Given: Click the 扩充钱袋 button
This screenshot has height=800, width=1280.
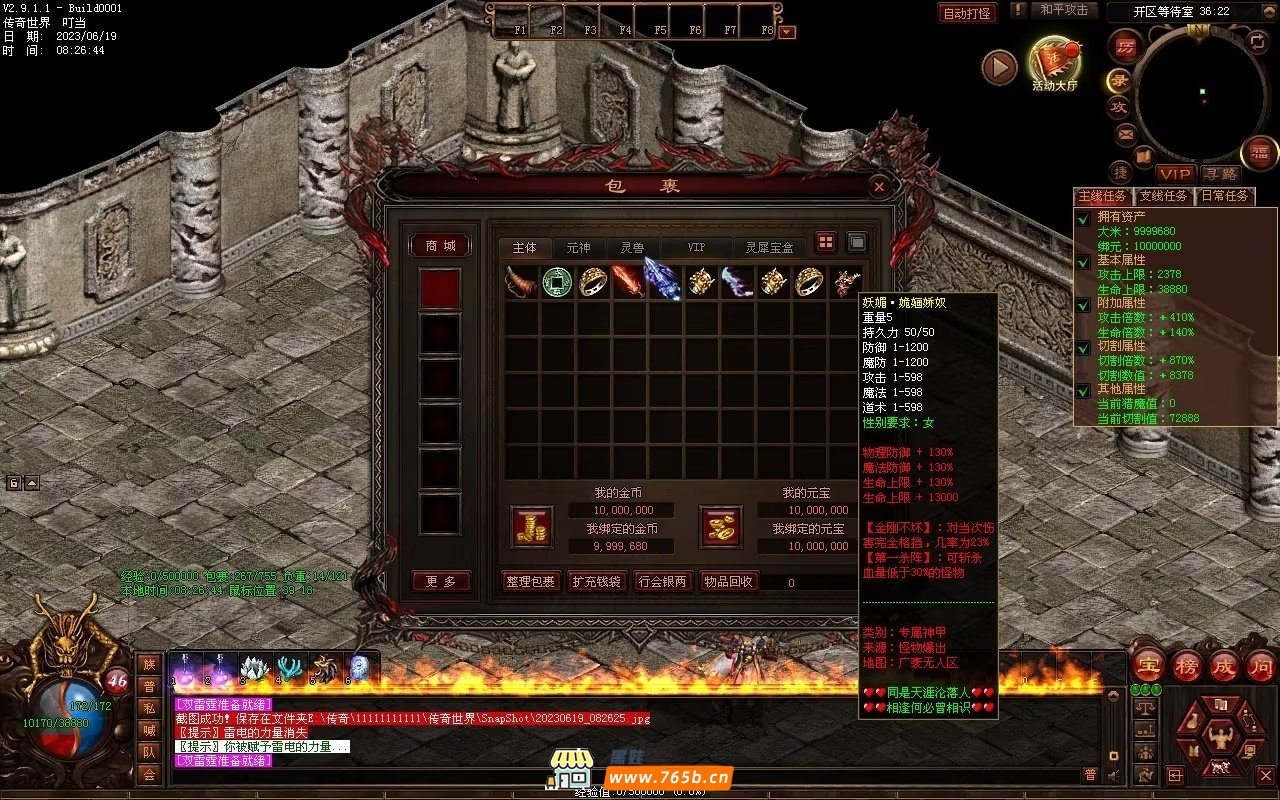Looking at the screenshot, I should pyautogui.click(x=597, y=582).
